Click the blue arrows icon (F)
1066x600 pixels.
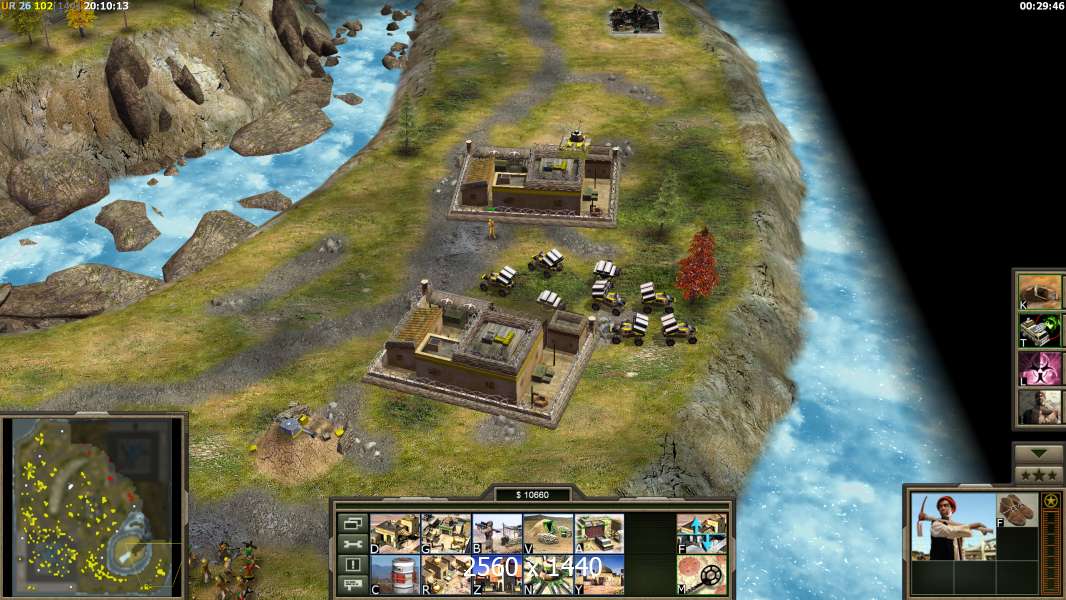tap(701, 533)
